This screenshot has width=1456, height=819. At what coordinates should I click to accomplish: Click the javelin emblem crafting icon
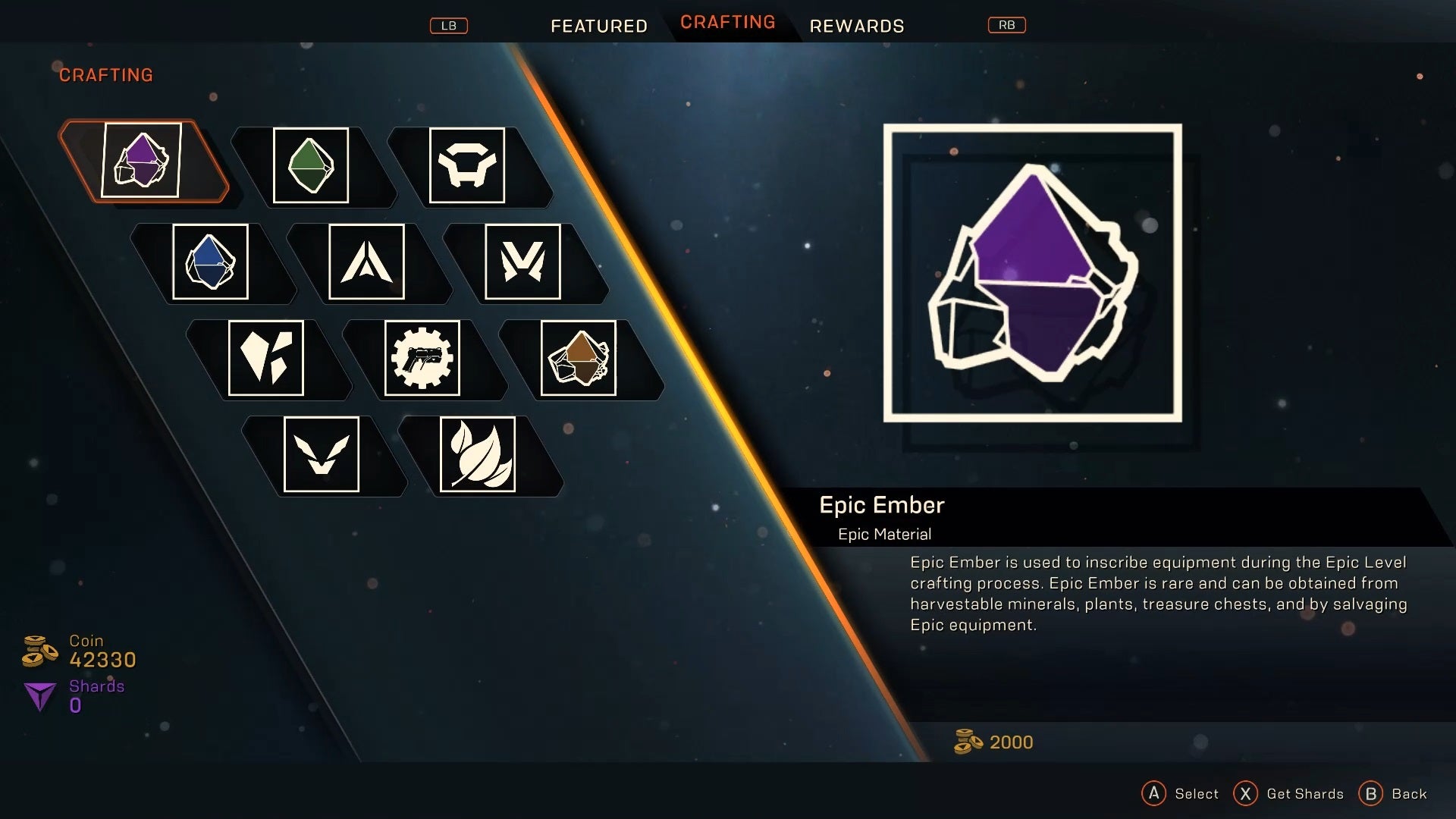(x=366, y=262)
